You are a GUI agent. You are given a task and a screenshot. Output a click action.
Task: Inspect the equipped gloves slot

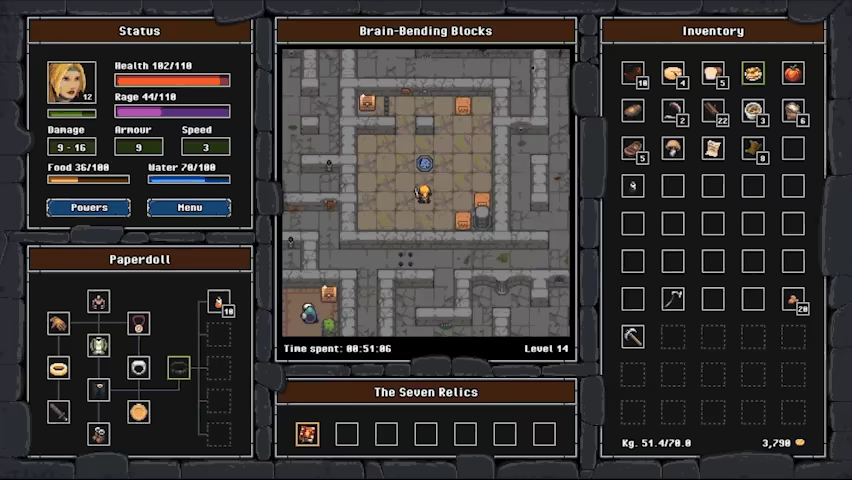58,323
